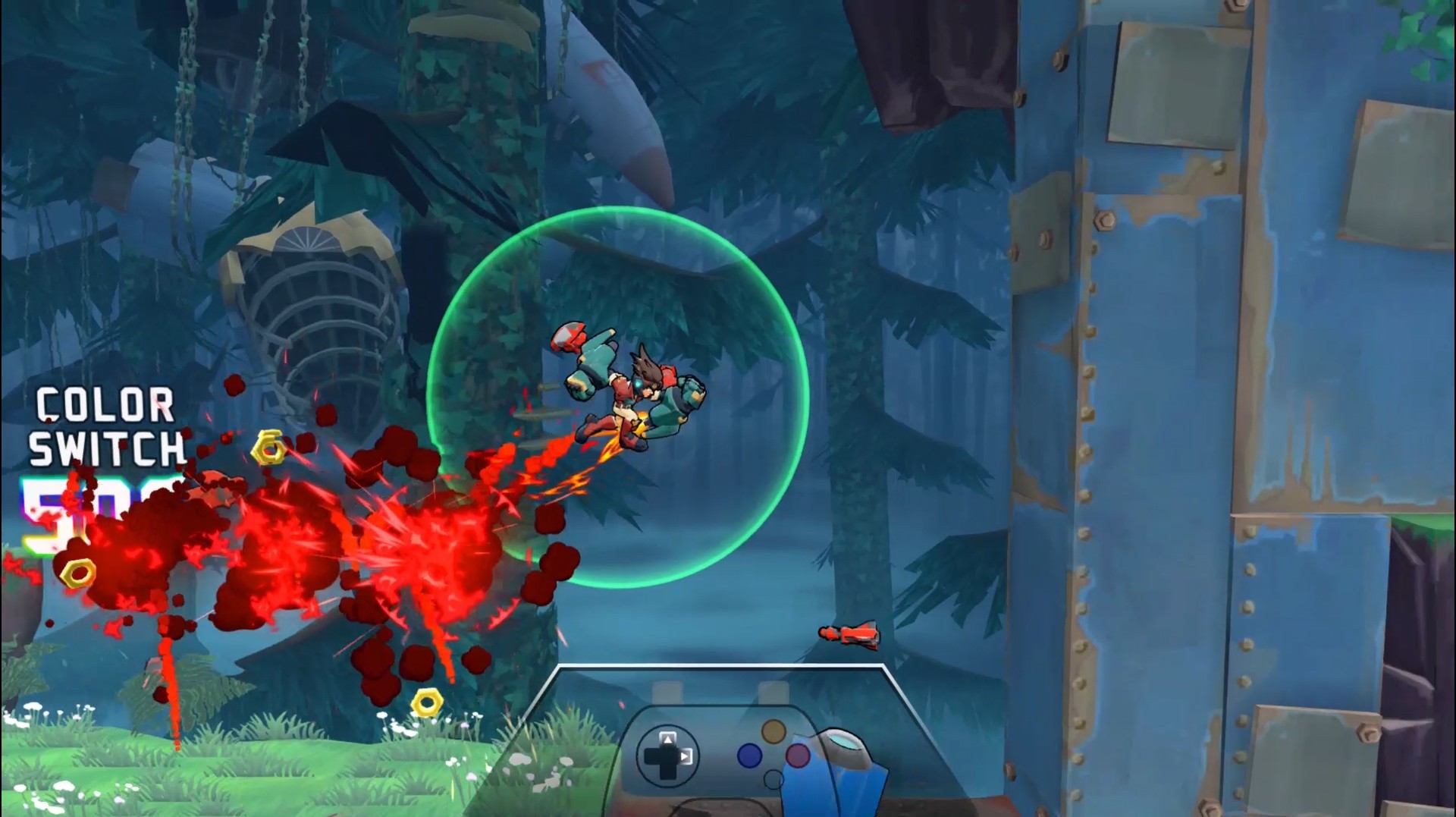Screen dimensions: 1456x817
Task: Toggle the left shoulder button on the controller overlay
Action: [667, 692]
